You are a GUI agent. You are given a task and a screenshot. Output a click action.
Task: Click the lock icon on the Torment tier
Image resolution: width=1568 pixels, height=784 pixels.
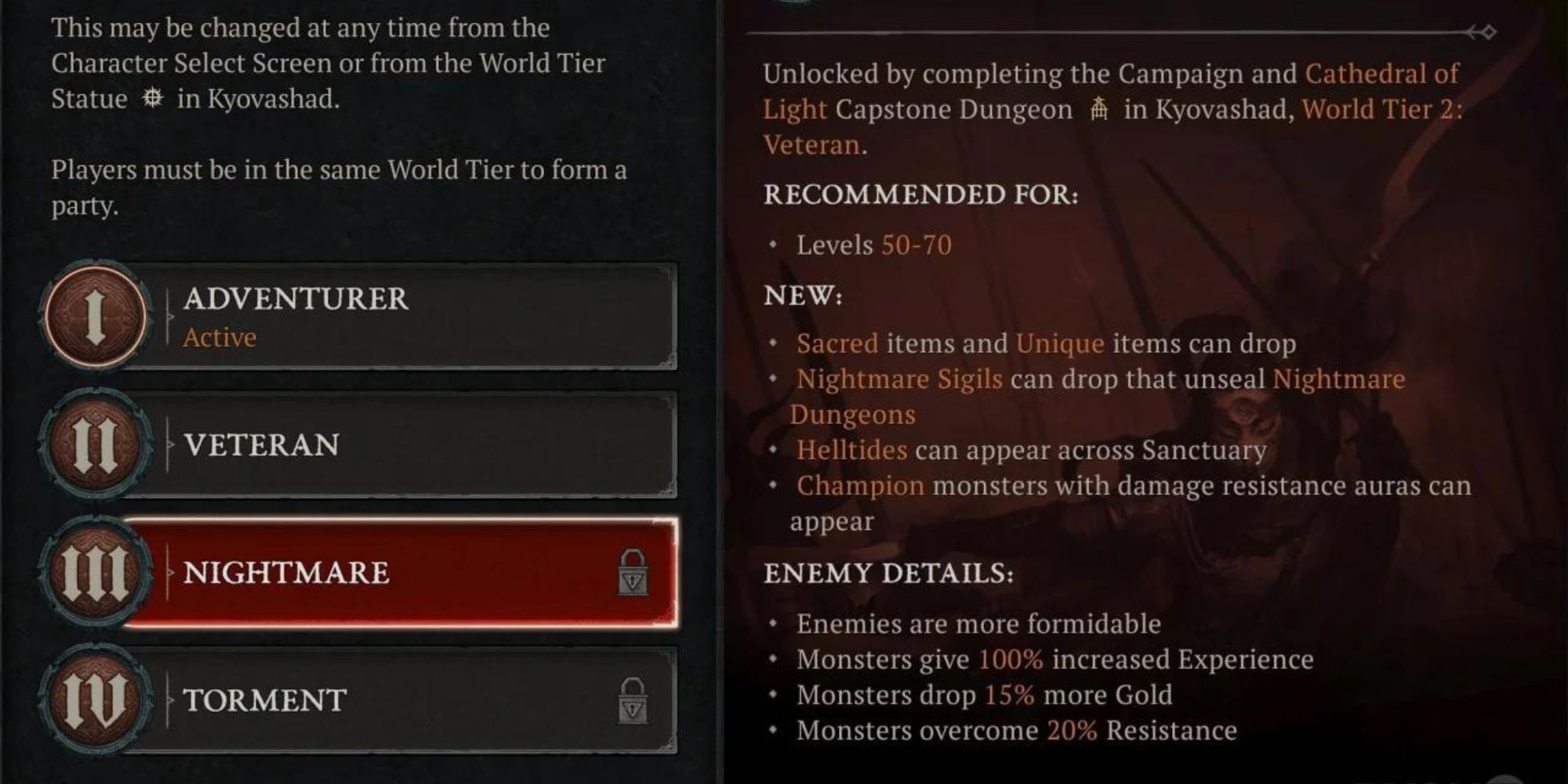633,700
